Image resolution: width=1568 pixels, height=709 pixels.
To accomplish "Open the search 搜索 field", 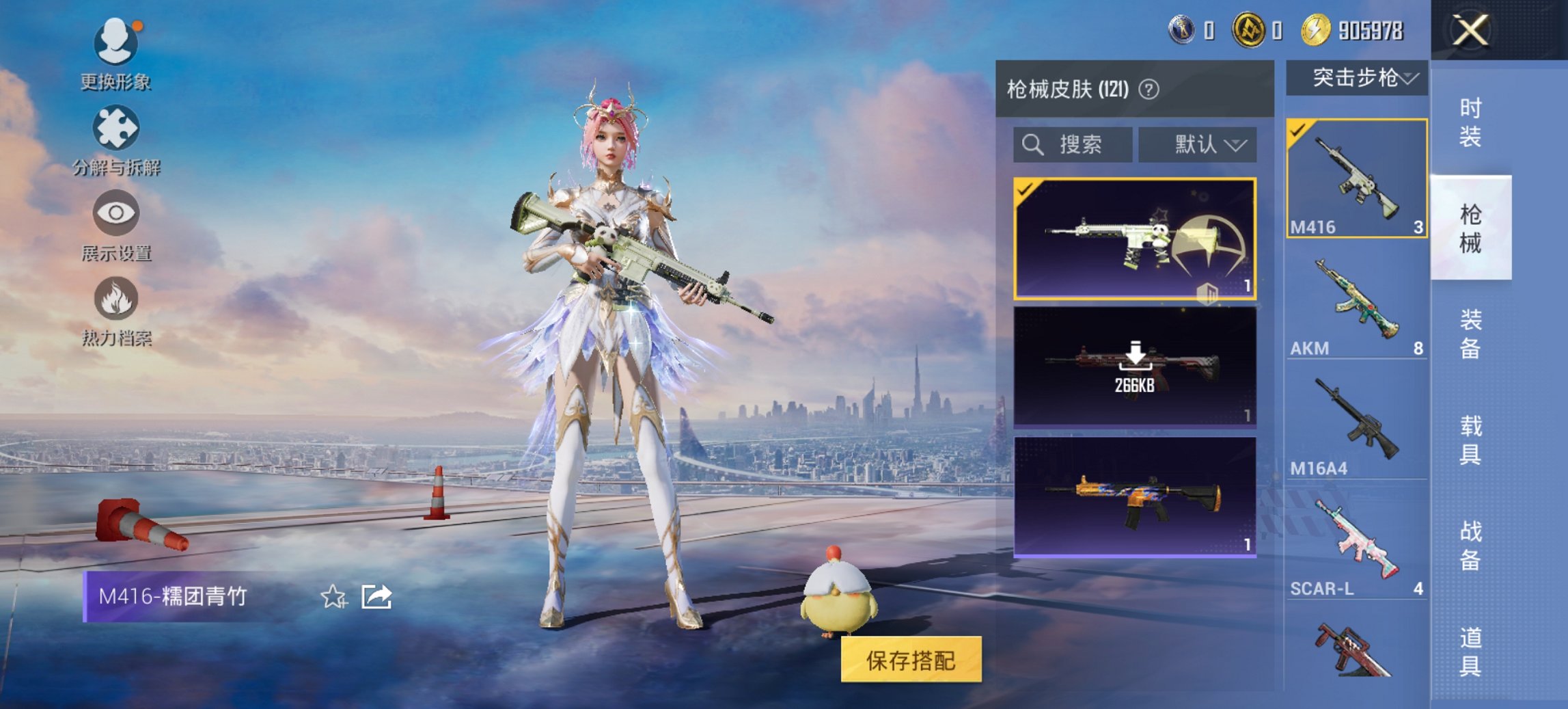I will coord(1071,144).
